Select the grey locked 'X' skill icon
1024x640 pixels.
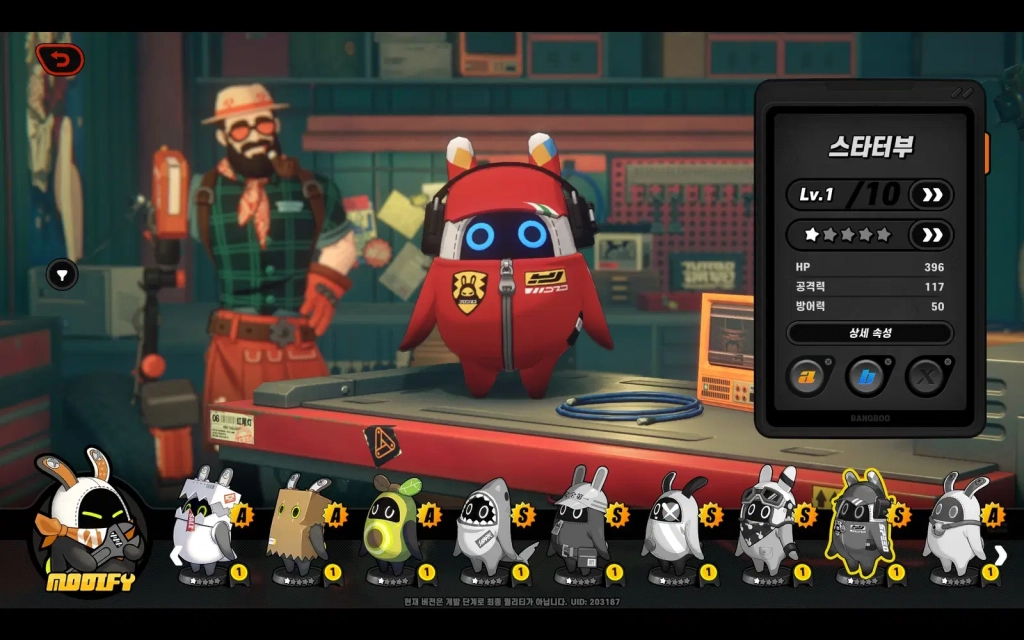926,376
